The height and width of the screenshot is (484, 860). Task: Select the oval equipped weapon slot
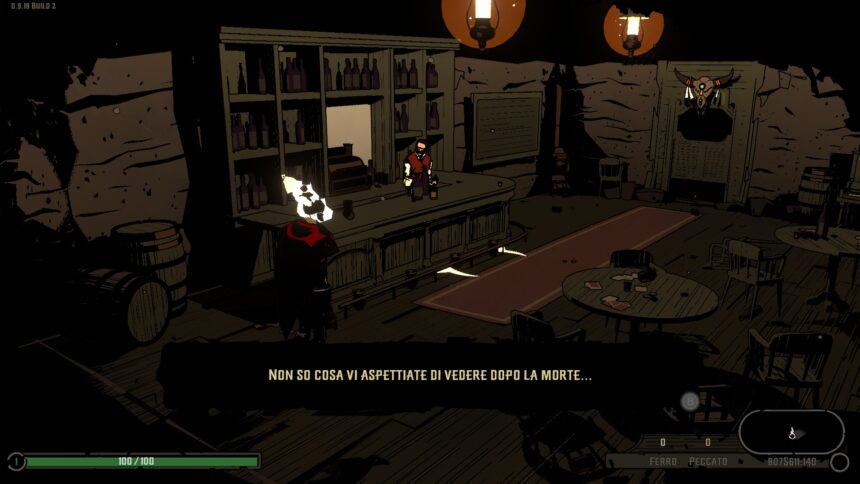pos(791,433)
